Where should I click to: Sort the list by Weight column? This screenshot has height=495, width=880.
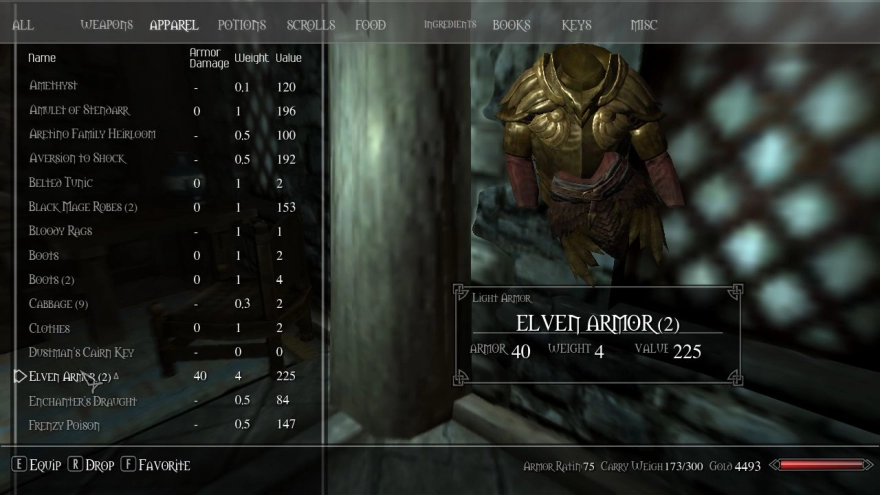point(252,58)
